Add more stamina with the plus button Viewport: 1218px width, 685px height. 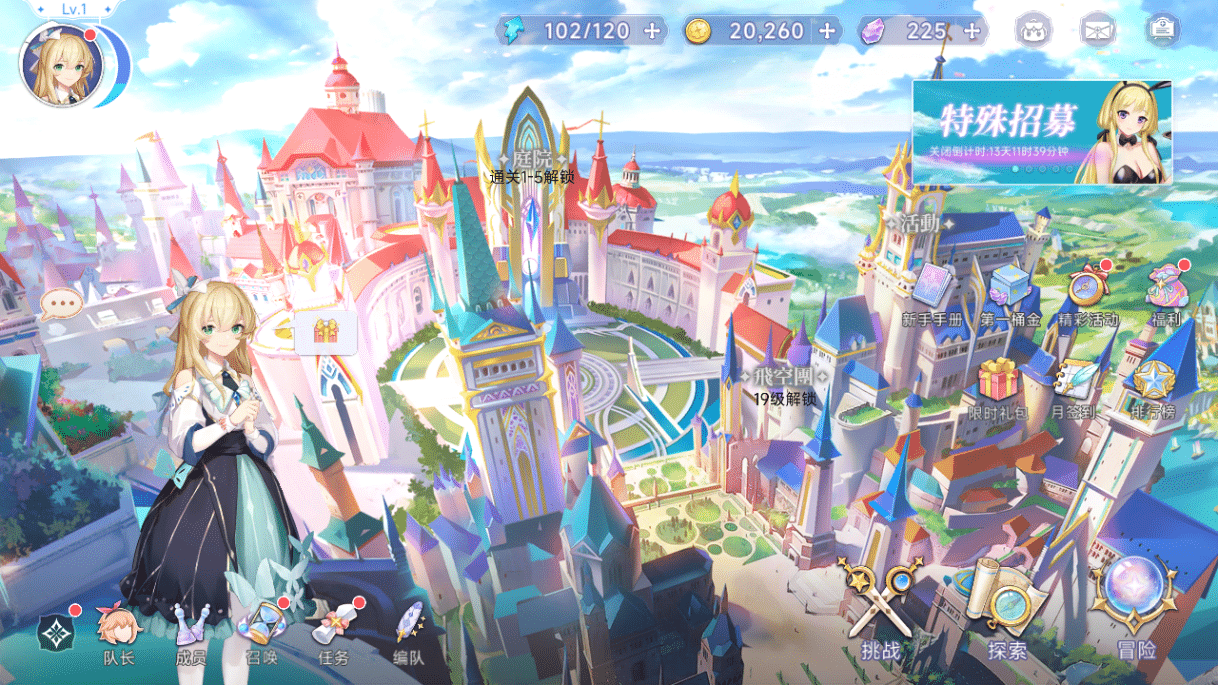point(652,31)
